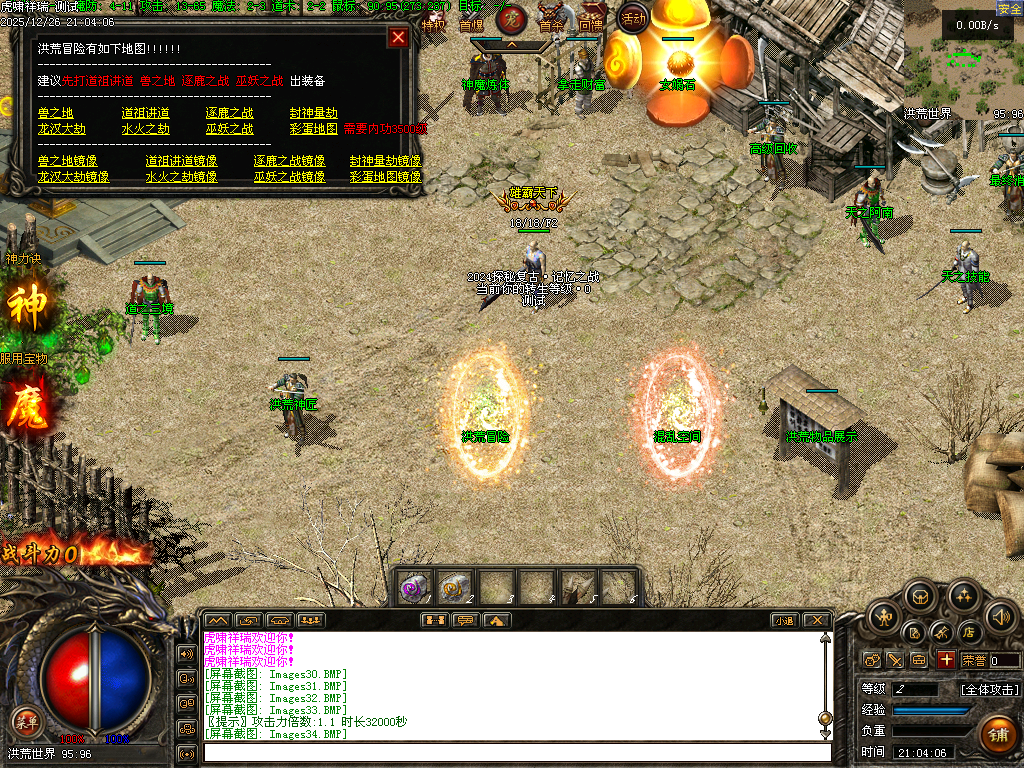
Task: Enter the 逐鹿之战 map link
Action: click(x=230, y=113)
